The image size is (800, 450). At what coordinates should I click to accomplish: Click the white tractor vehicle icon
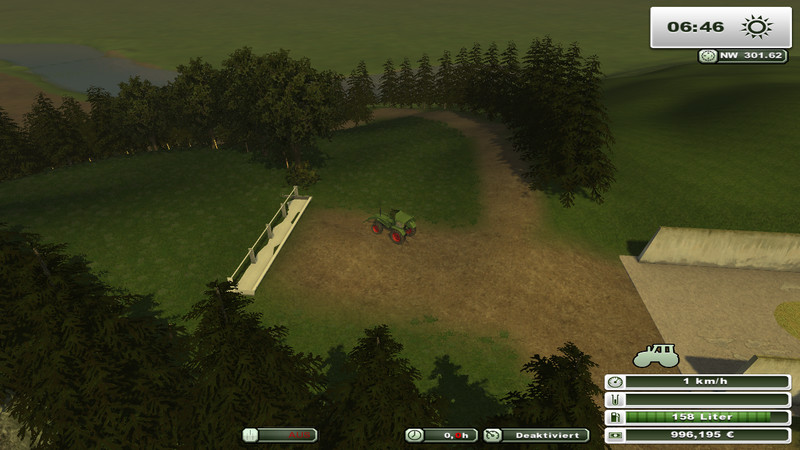coord(656,356)
